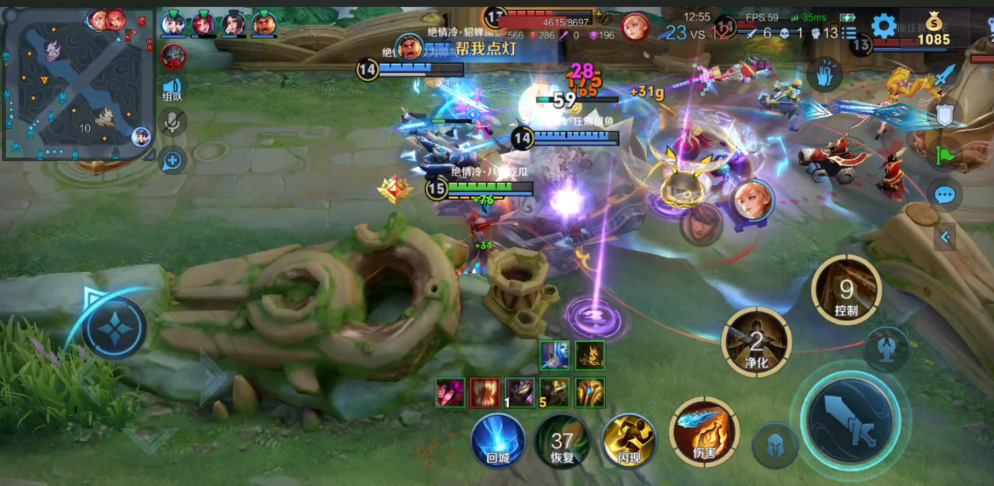Open the quick chat plus bubble
Screen dimensions: 994x486
173,160
